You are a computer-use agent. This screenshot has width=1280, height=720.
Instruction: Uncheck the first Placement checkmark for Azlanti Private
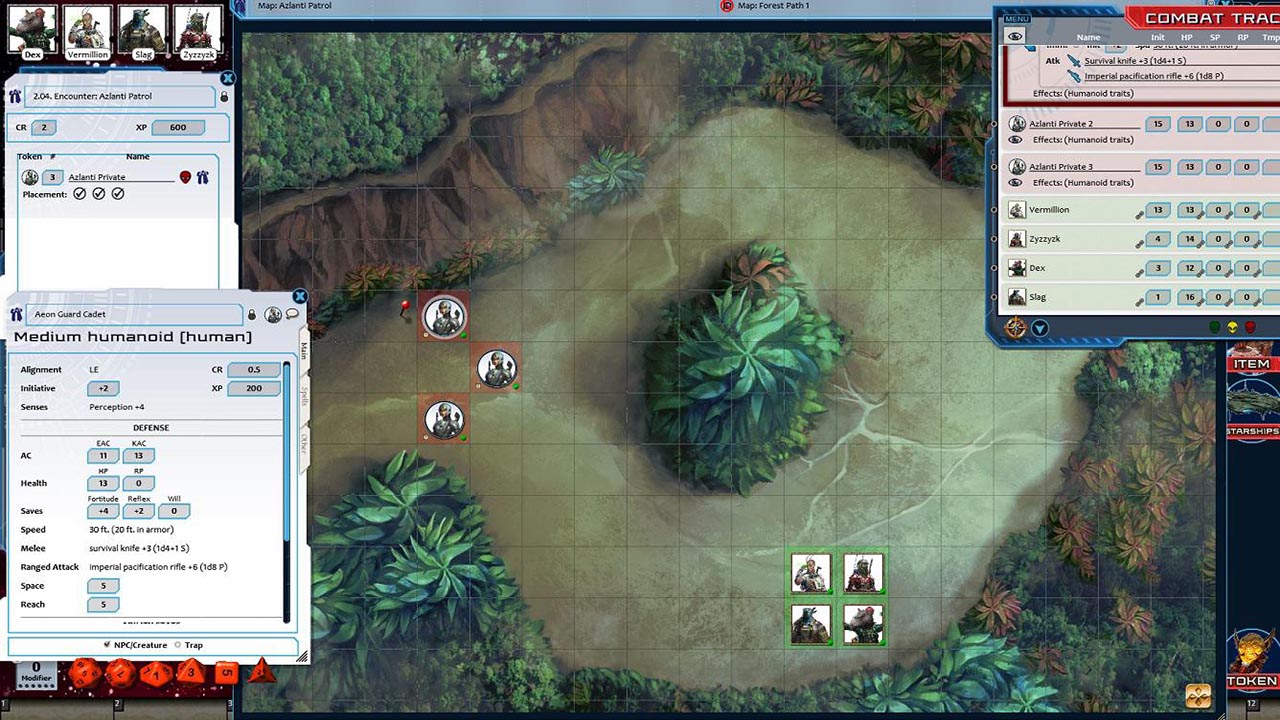[82, 193]
